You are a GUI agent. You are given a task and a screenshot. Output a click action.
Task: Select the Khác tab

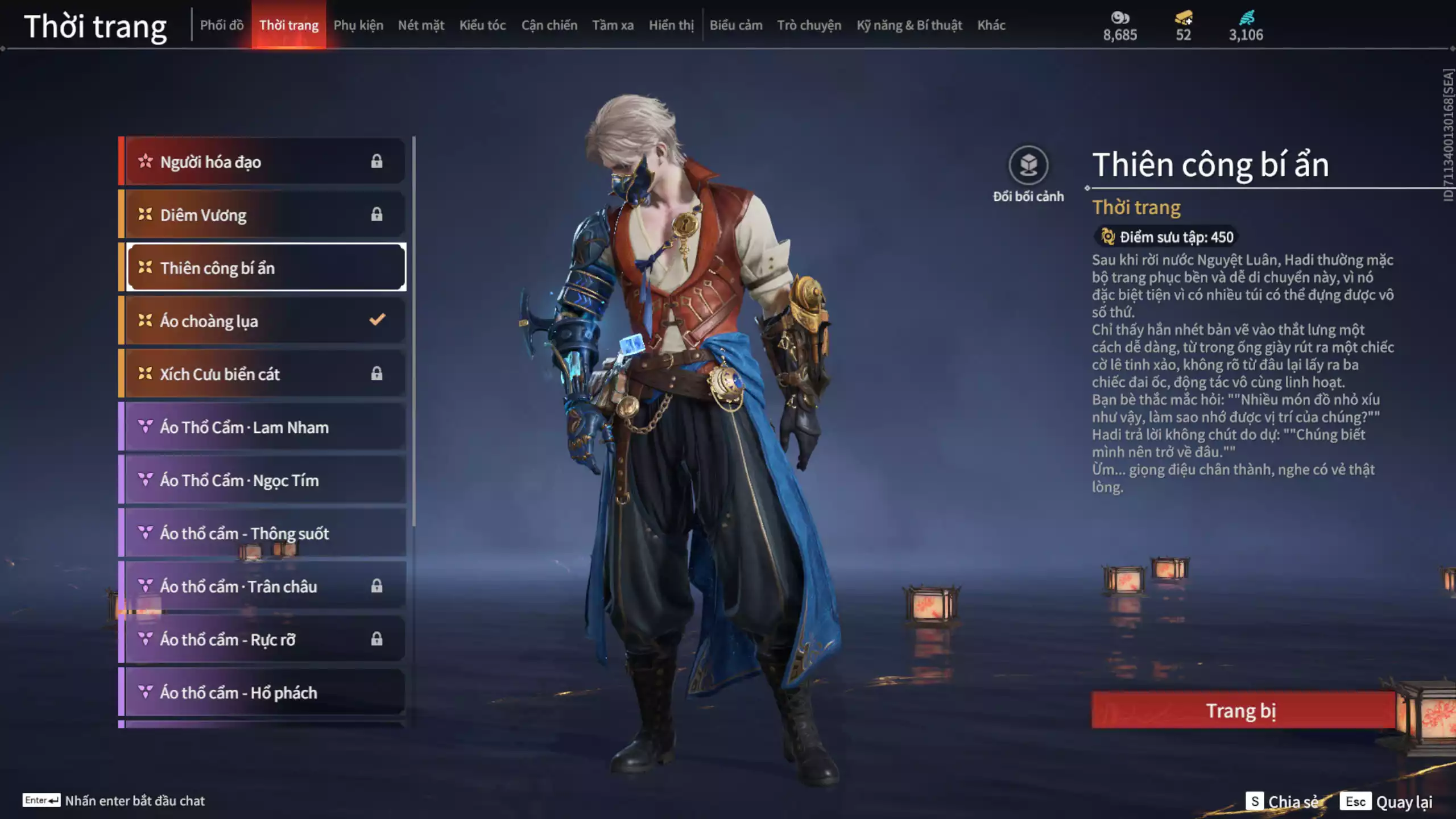pos(991,25)
